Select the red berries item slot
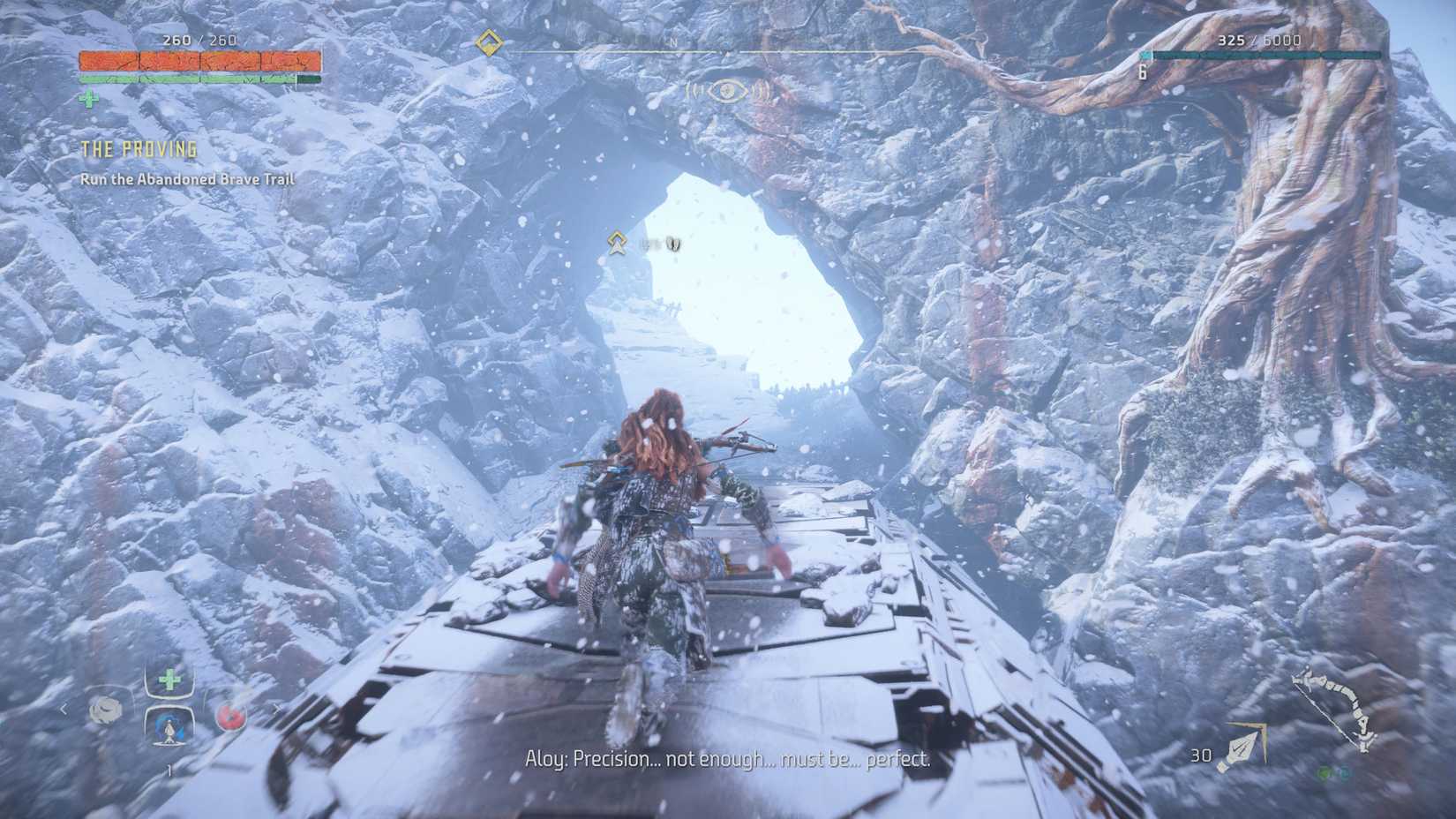Screen dimensions: 1456x819 click(231, 715)
